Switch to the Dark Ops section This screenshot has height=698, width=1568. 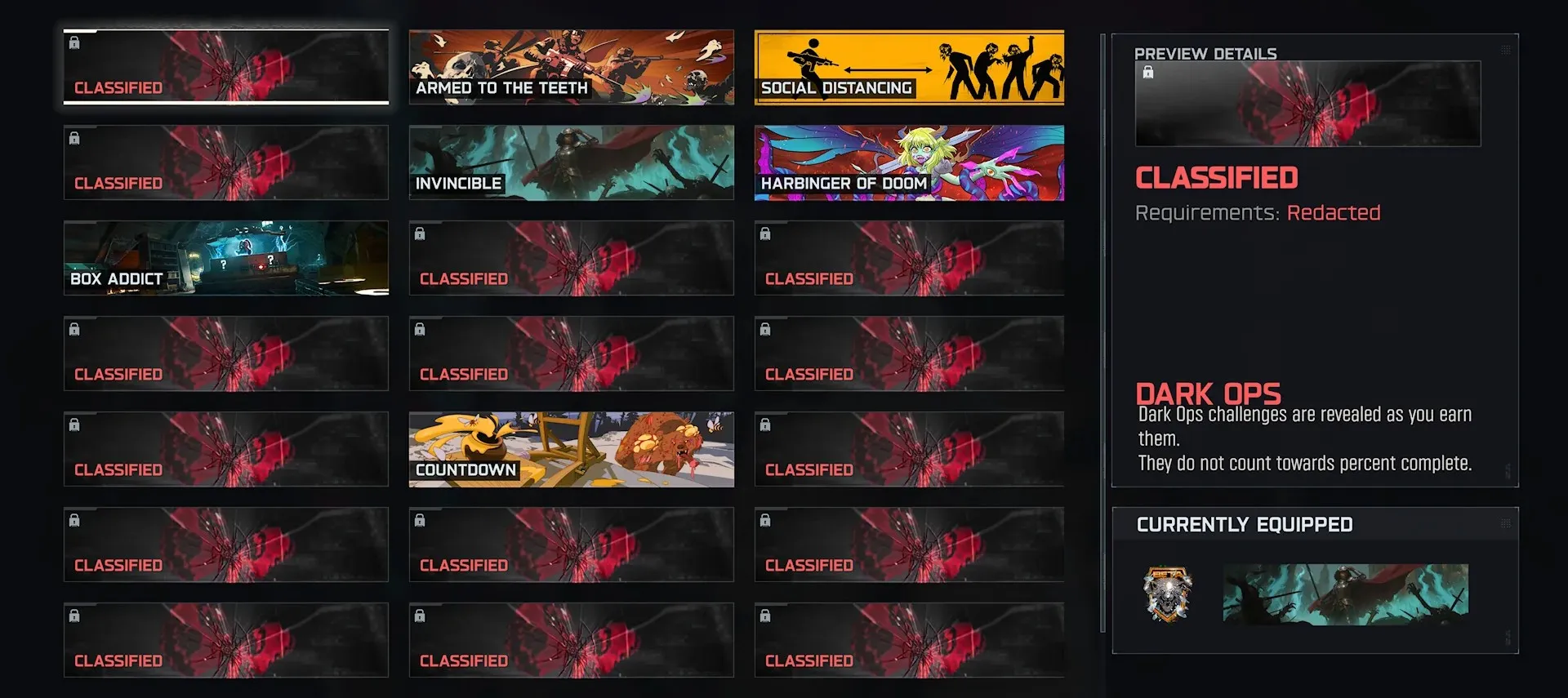[x=1209, y=393]
